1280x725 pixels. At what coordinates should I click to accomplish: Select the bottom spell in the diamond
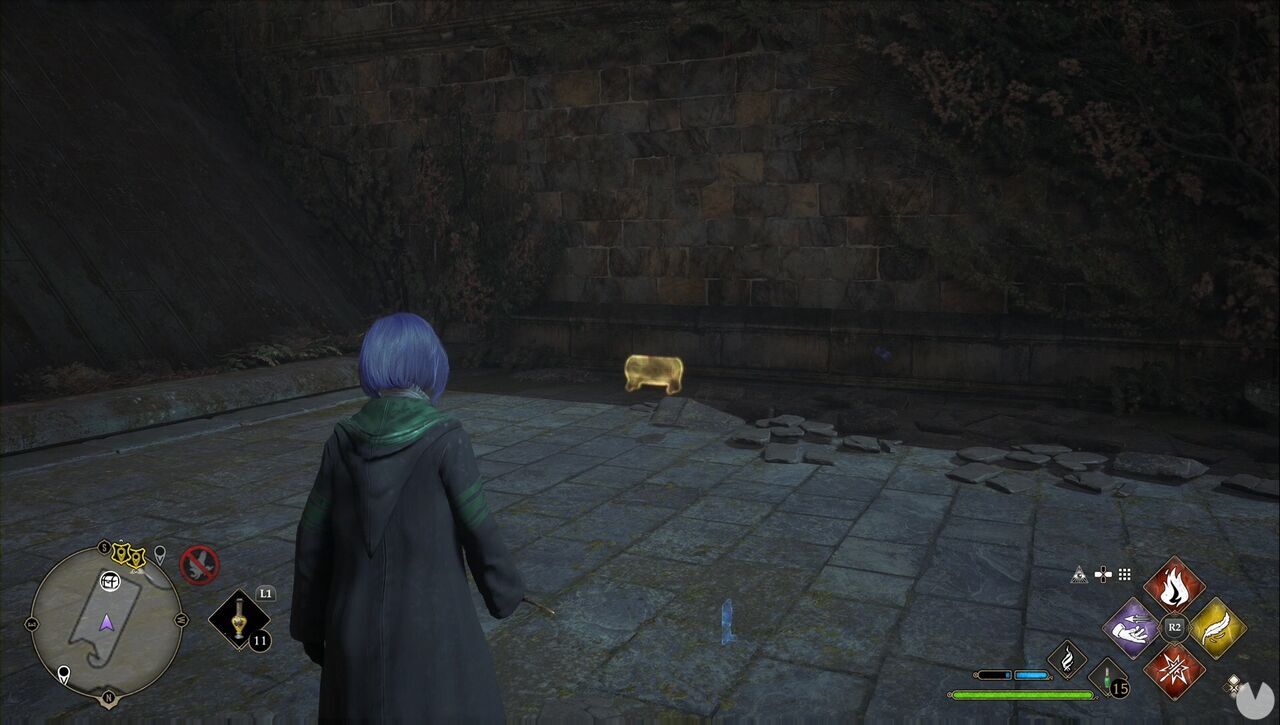[x=1175, y=668]
